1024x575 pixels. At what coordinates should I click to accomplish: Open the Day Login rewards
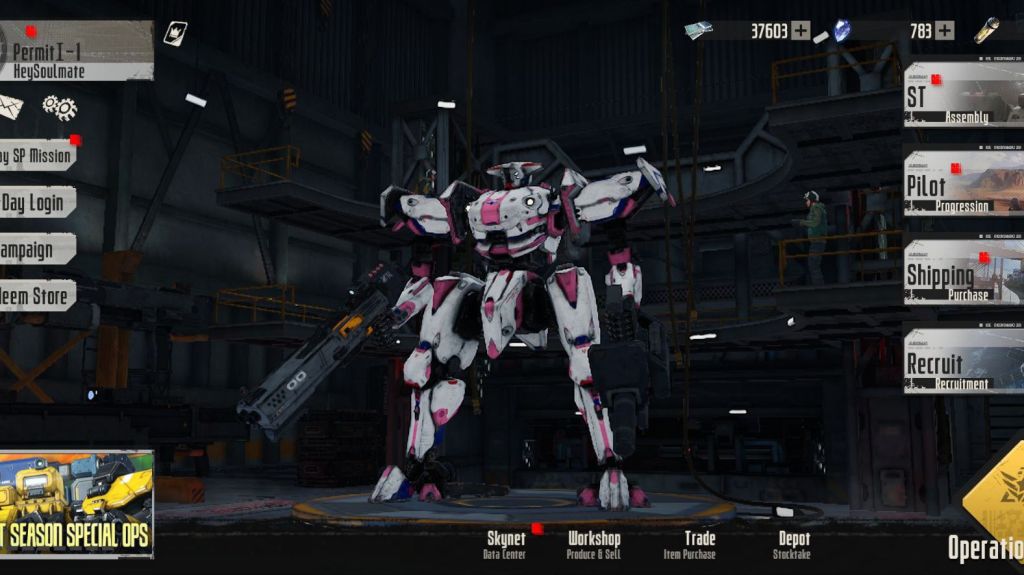click(36, 203)
